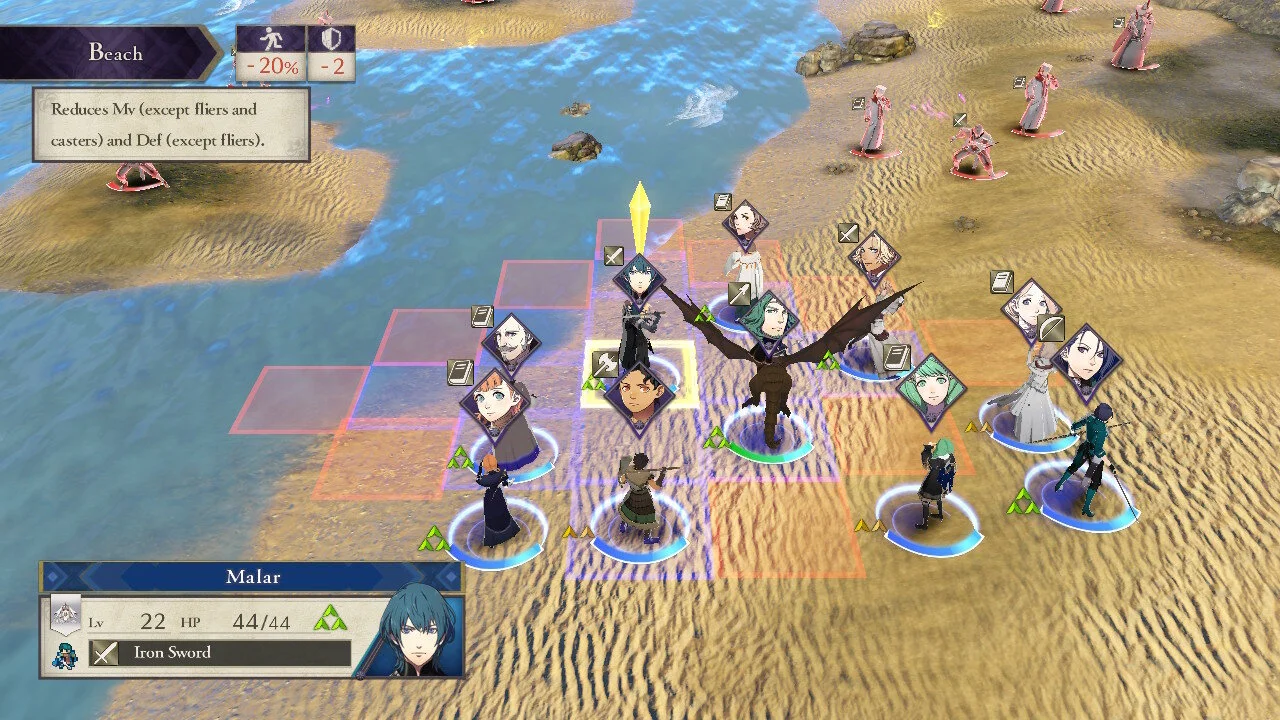Choose Shamir's dark-haired archer portrait
This screenshot has width=1280, height=720.
(1084, 360)
